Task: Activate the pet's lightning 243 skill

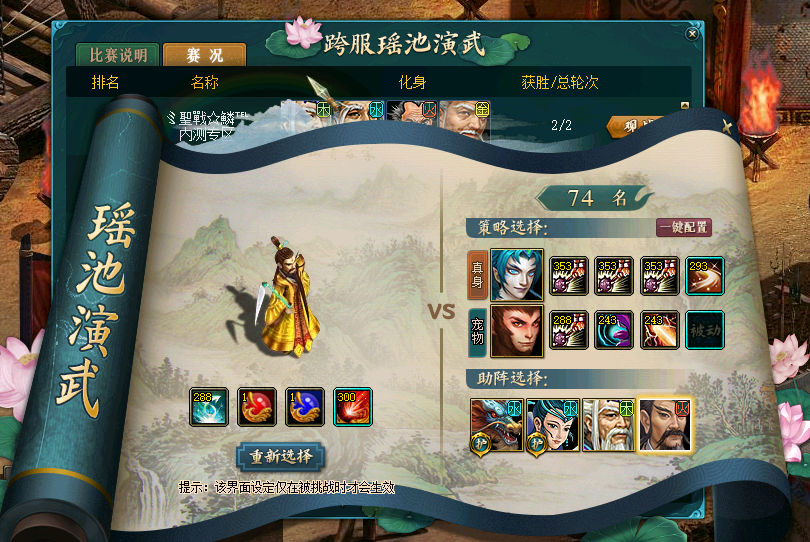Action: (x=659, y=331)
